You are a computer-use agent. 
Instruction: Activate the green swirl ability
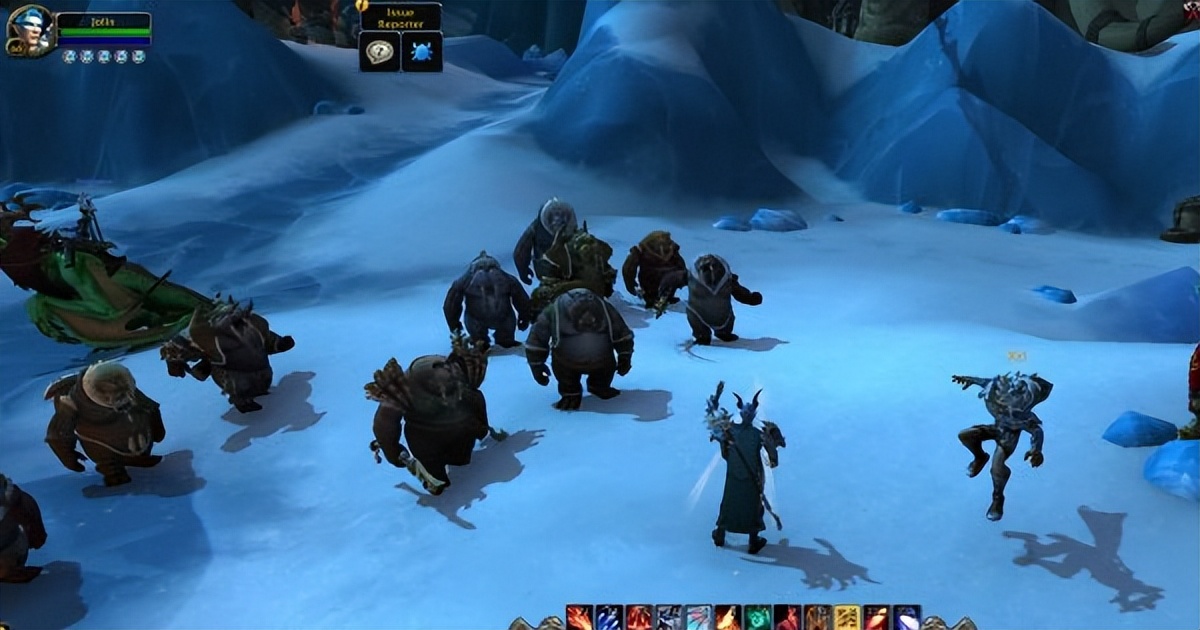click(x=758, y=618)
